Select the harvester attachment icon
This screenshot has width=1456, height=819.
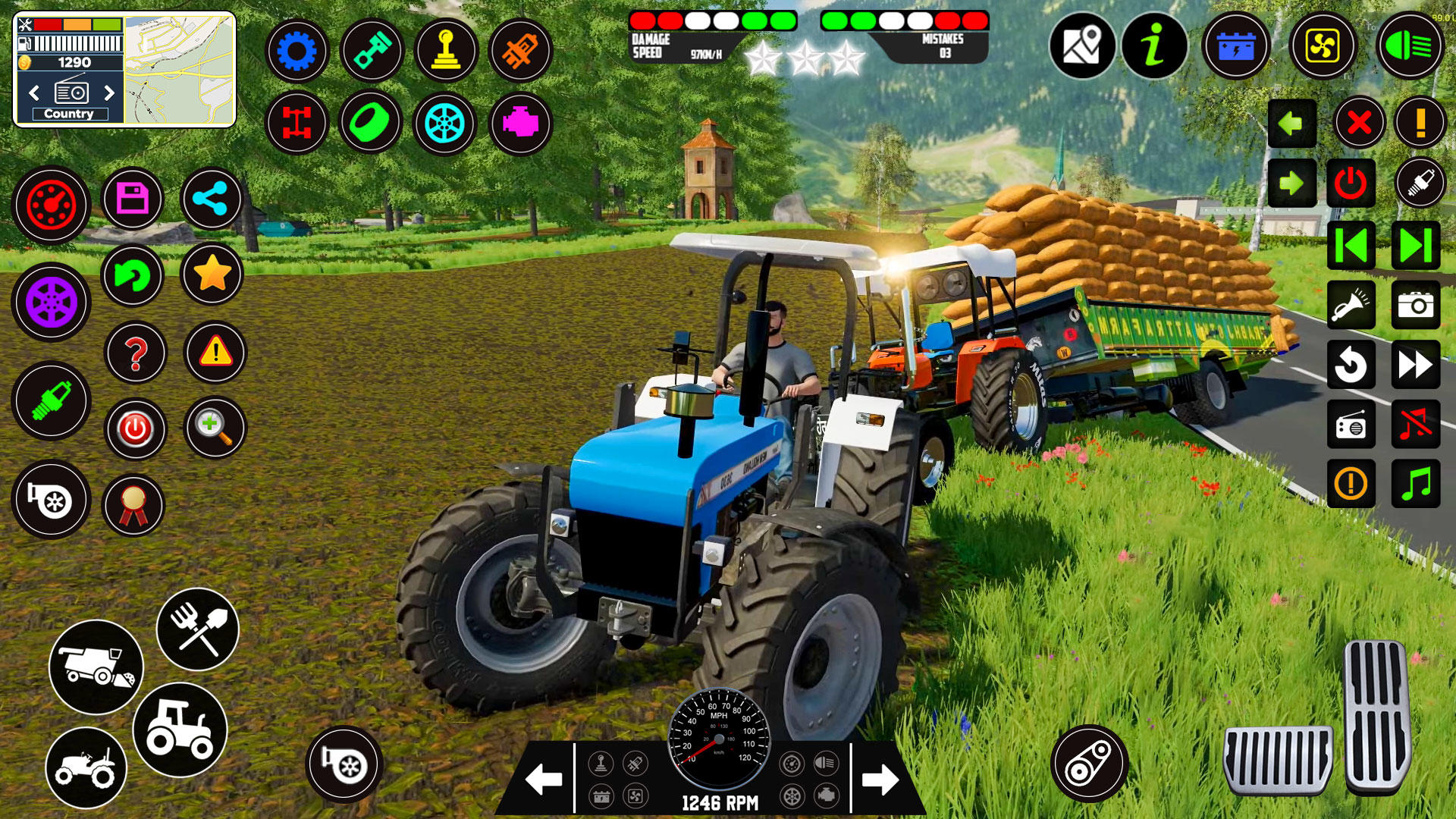[x=96, y=667]
